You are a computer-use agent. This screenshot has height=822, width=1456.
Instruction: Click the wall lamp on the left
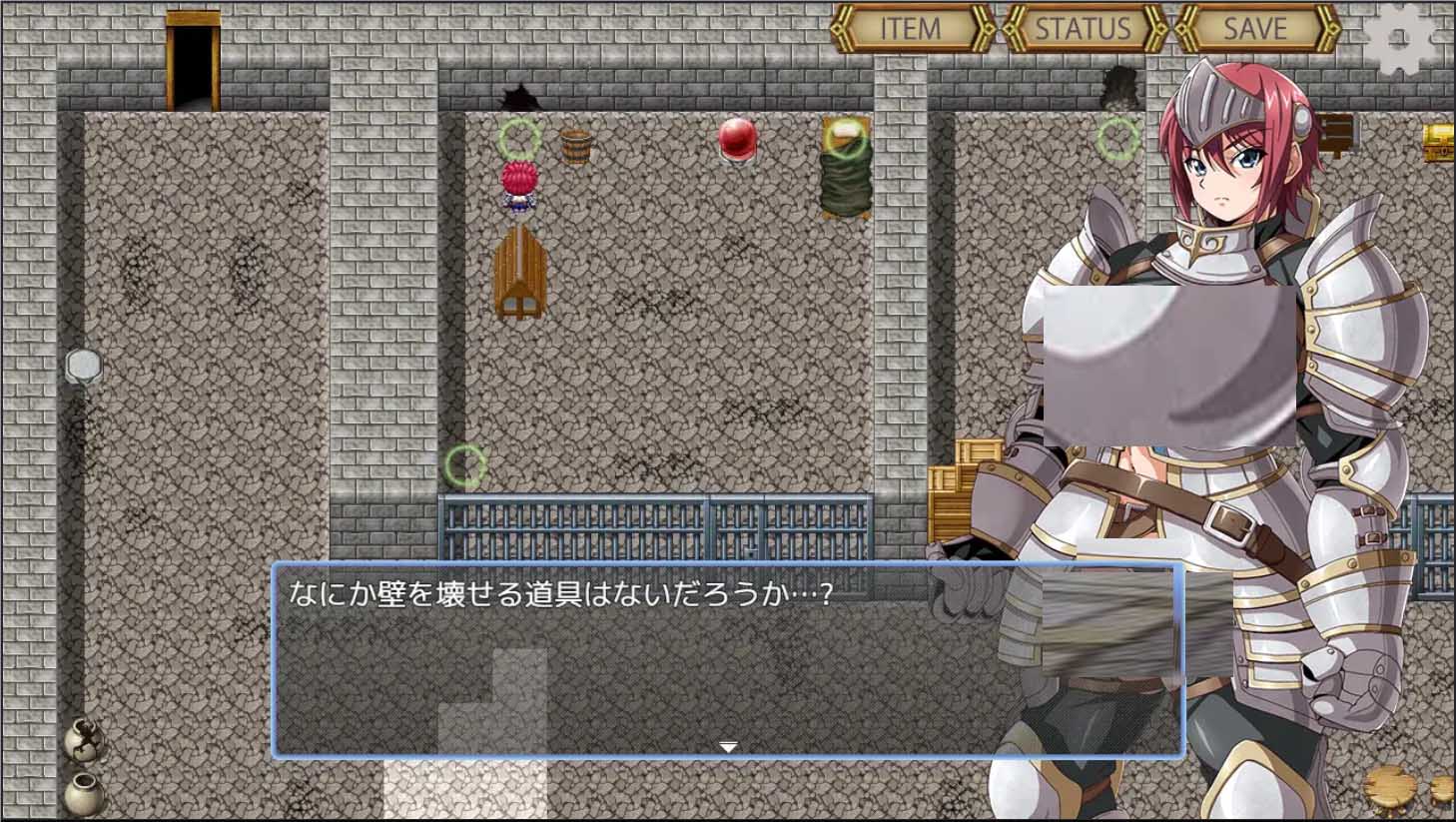84,365
